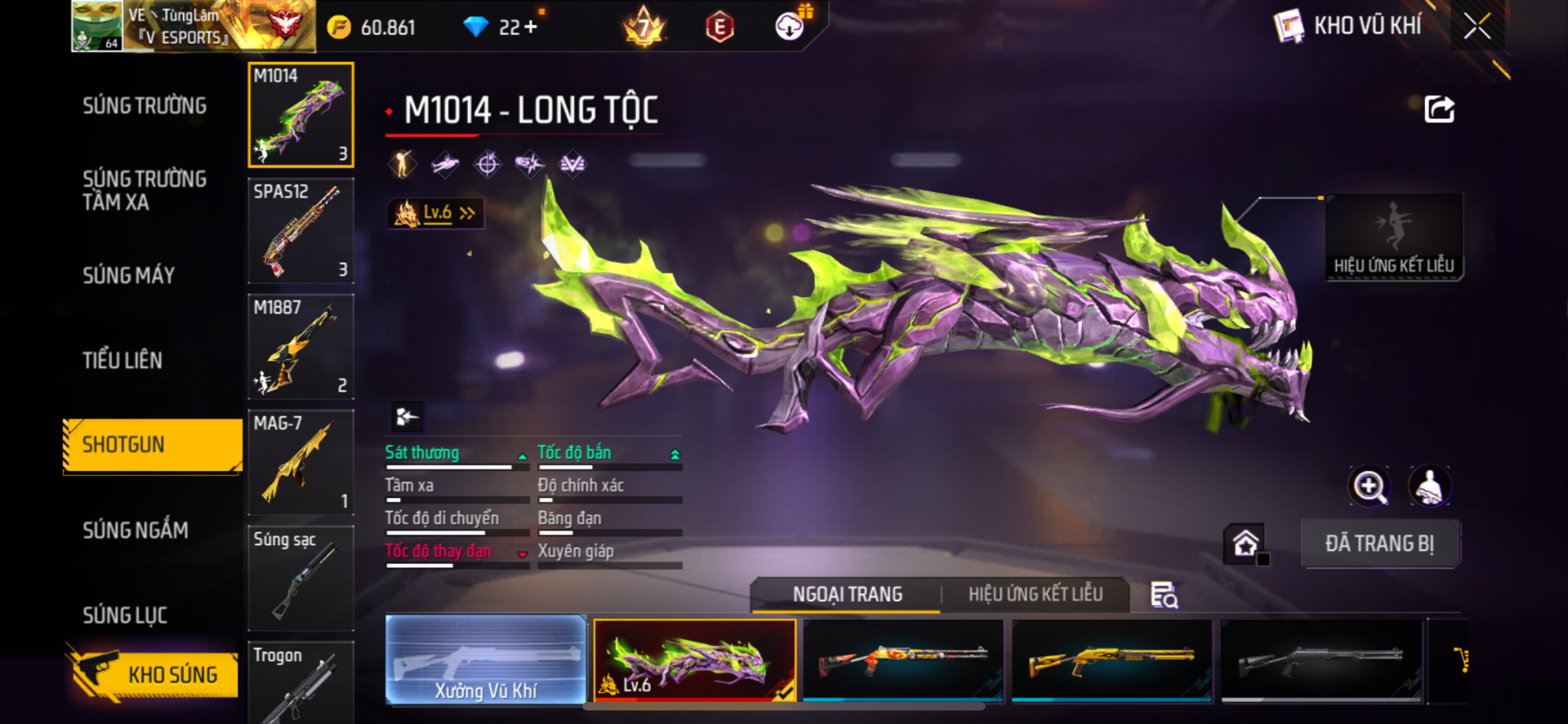Pick the SPAS12 shotgun tile
This screenshot has width=1568, height=724.
point(301,231)
